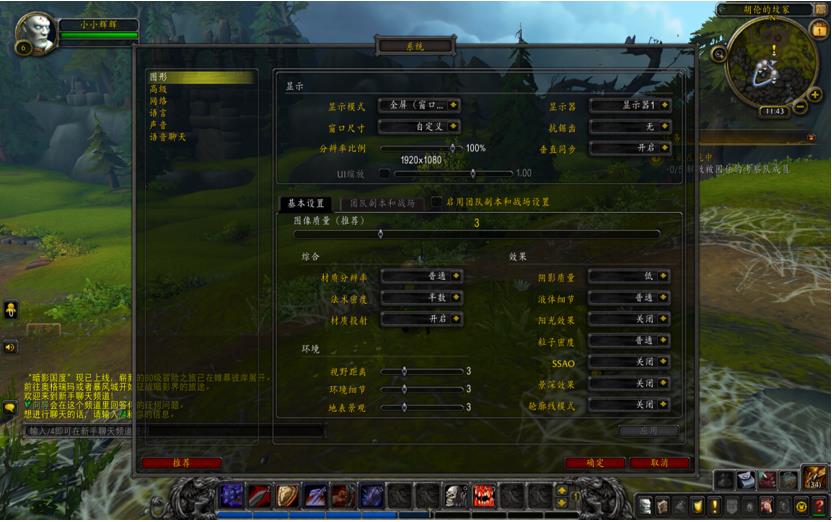
Task: Open the 显示模式 display mode dropdown
Action: coord(421,105)
